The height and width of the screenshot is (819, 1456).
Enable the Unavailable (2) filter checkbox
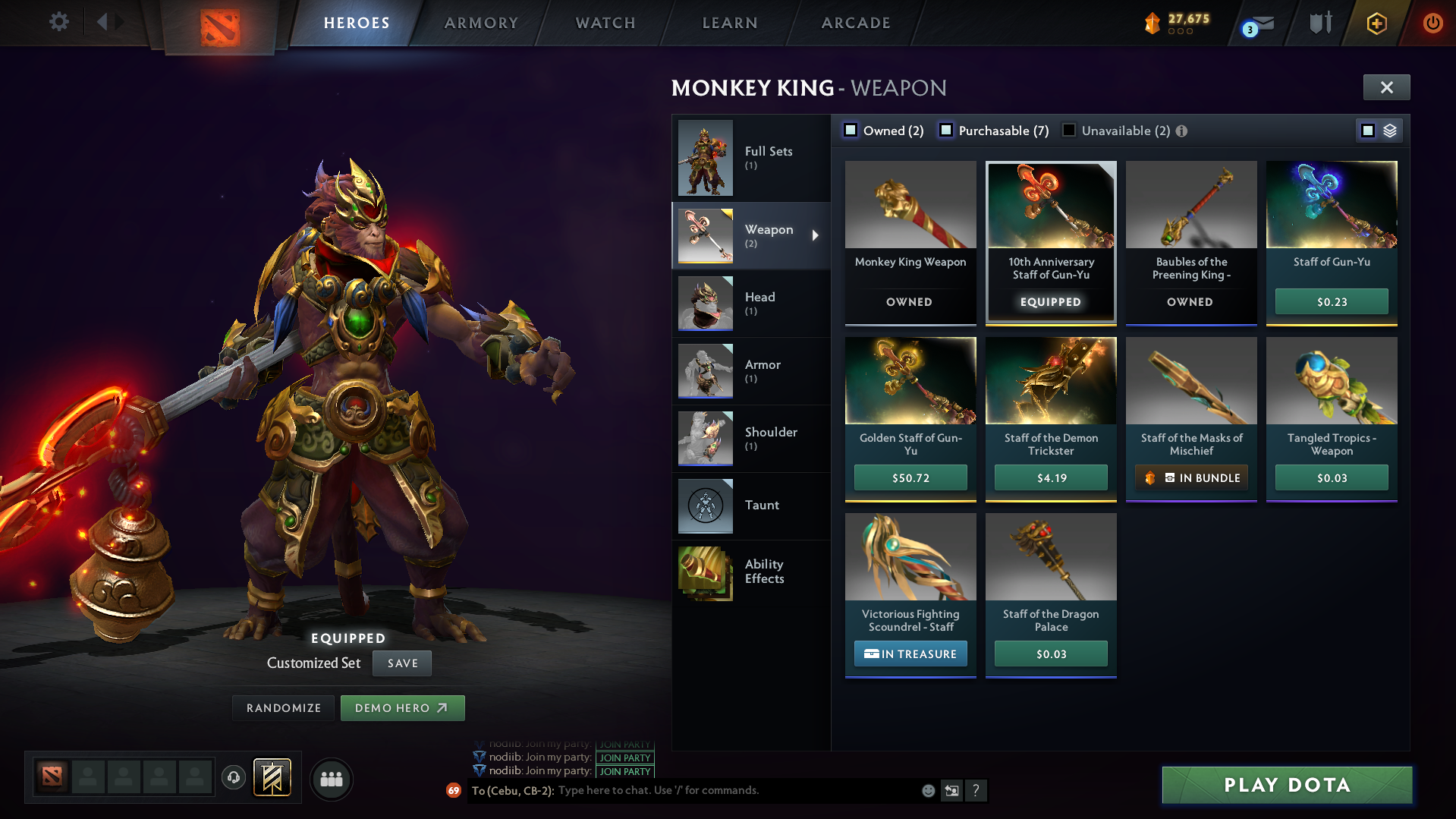coord(1069,131)
